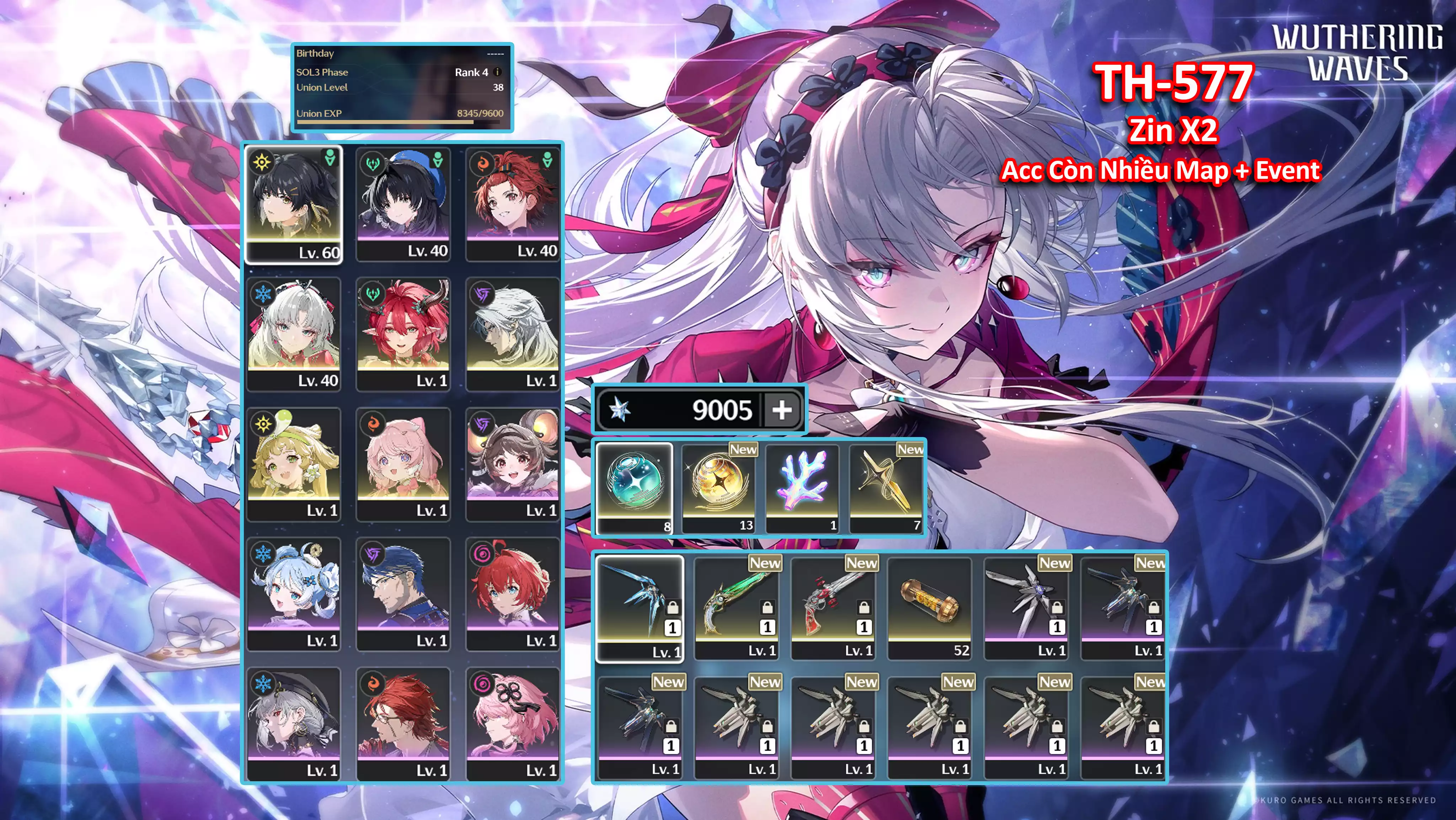Click the plus button beside 9005 Astrite
1456x820 pixels.
pos(782,409)
